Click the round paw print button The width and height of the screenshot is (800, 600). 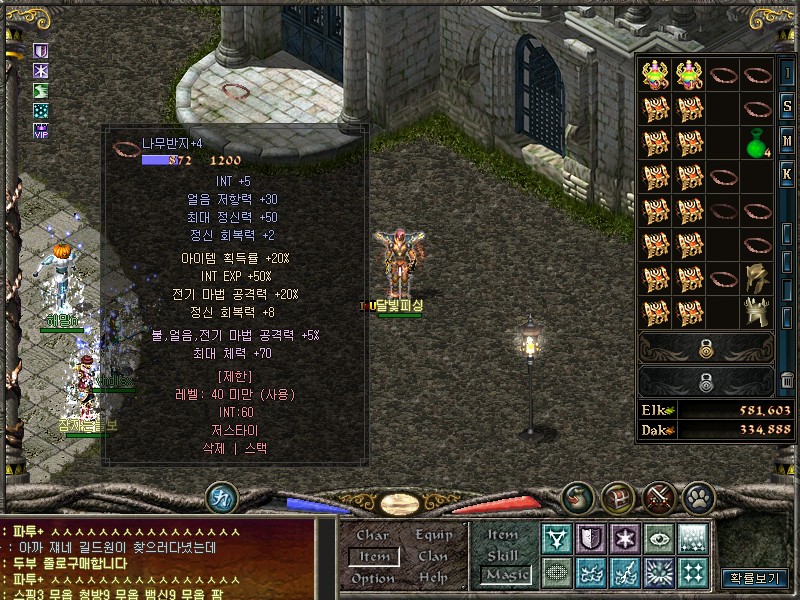point(698,497)
